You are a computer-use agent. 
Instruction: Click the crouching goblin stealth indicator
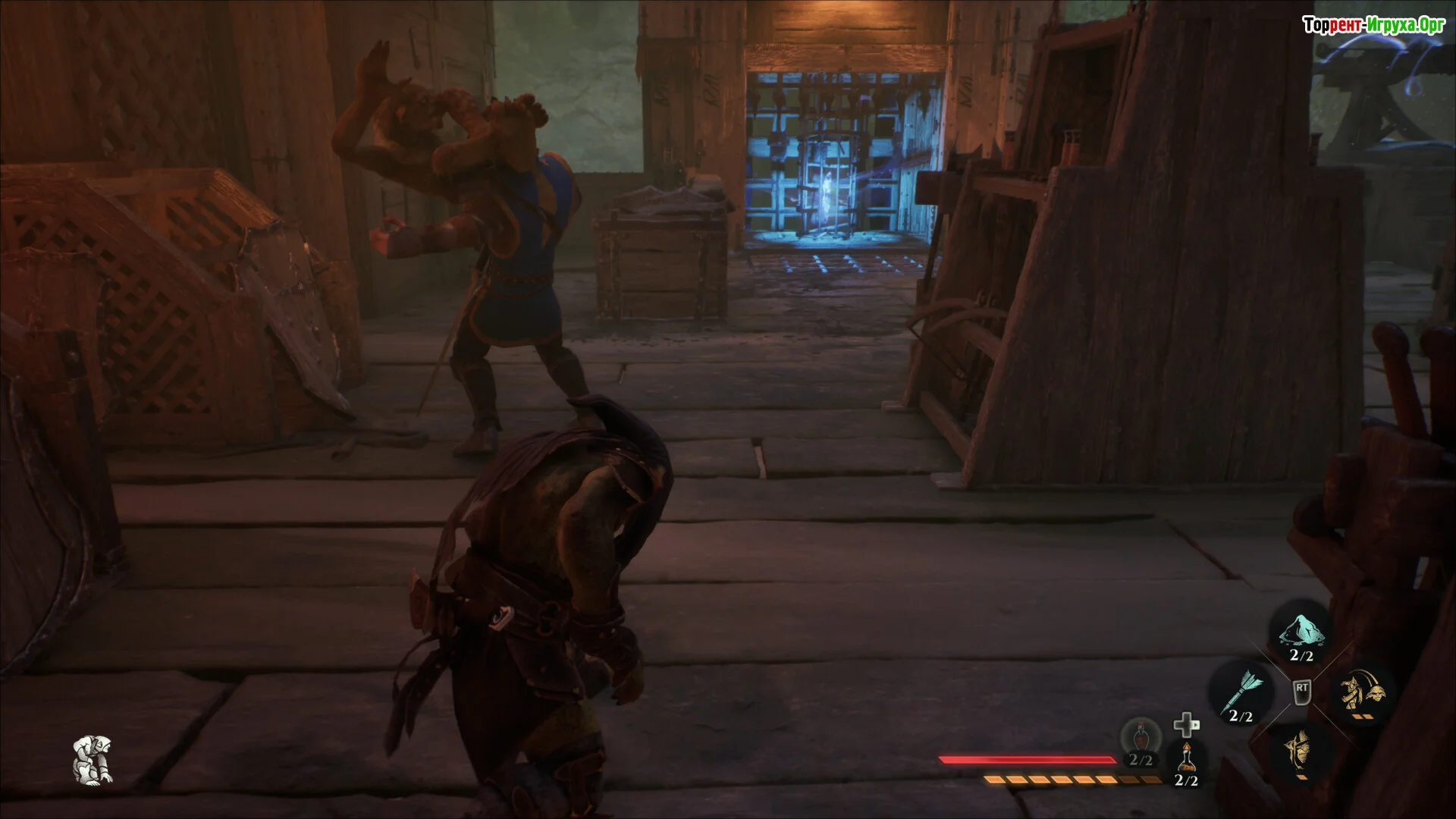(93, 759)
